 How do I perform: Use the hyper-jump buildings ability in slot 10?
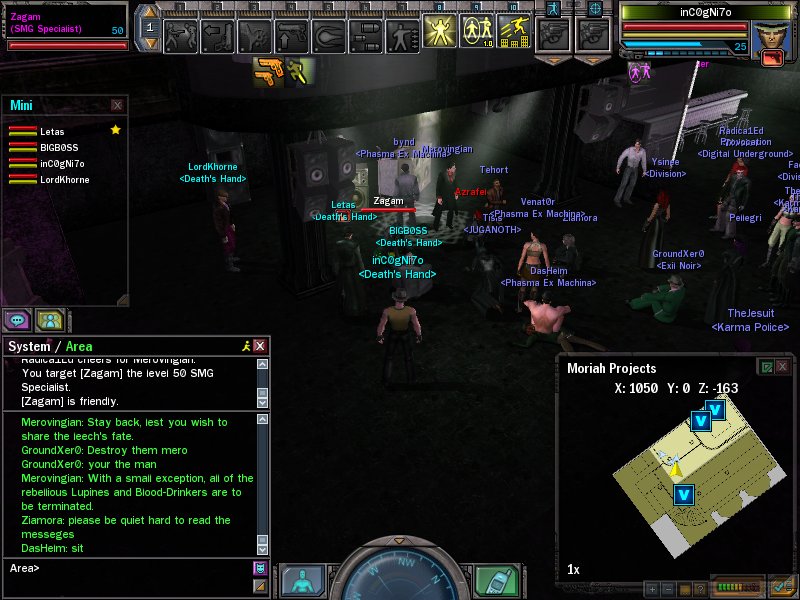(514, 32)
